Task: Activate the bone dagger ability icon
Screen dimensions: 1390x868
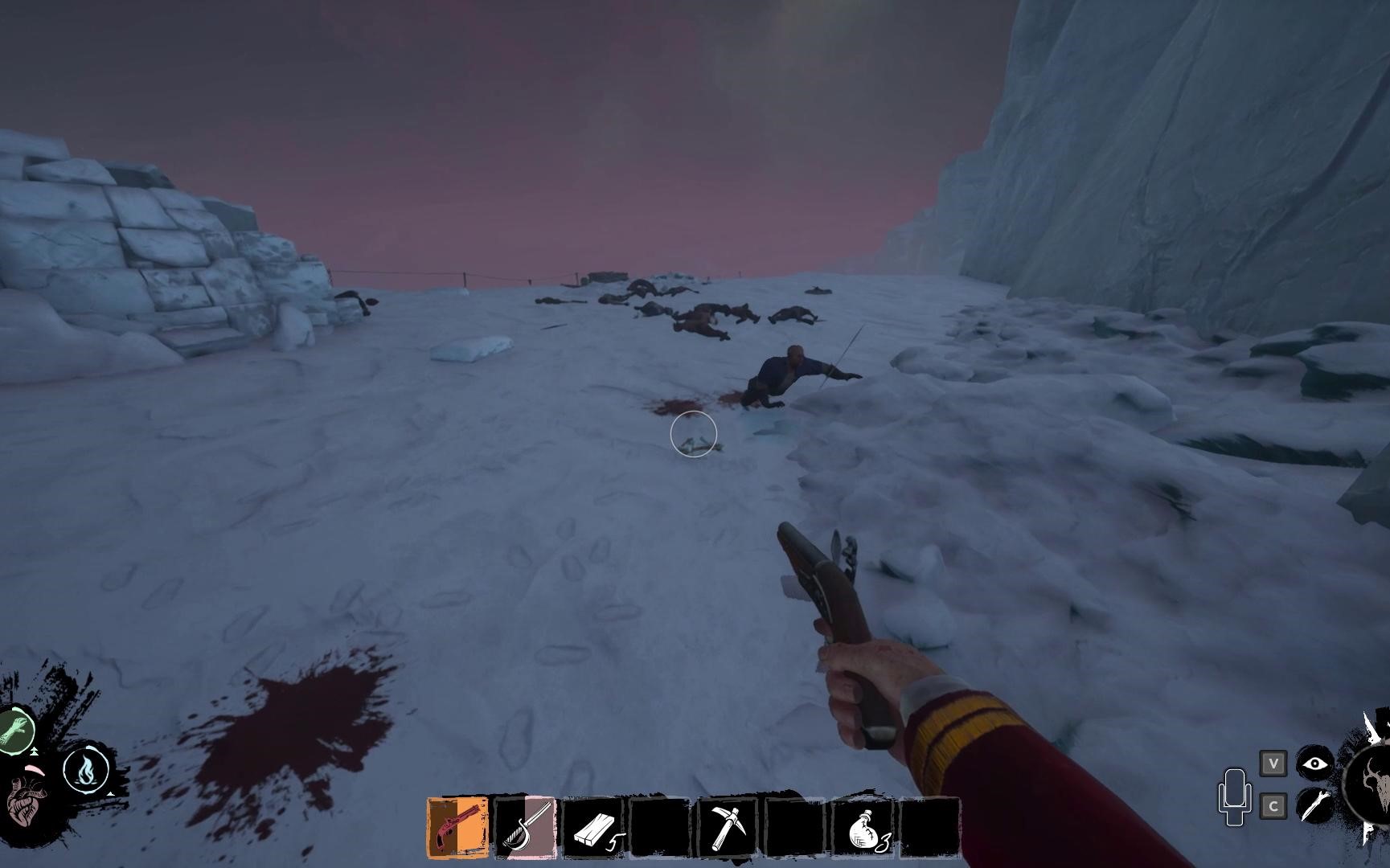Action: (1315, 805)
